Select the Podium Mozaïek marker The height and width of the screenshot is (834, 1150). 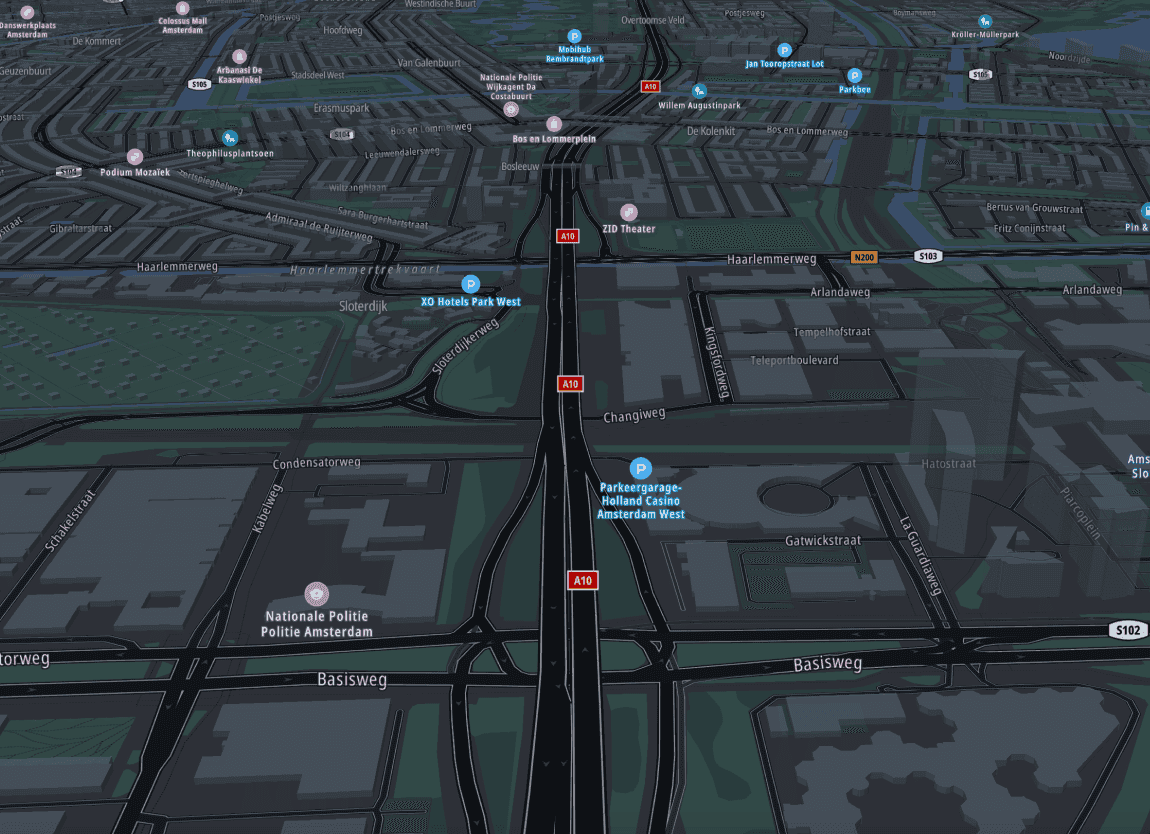[135, 156]
